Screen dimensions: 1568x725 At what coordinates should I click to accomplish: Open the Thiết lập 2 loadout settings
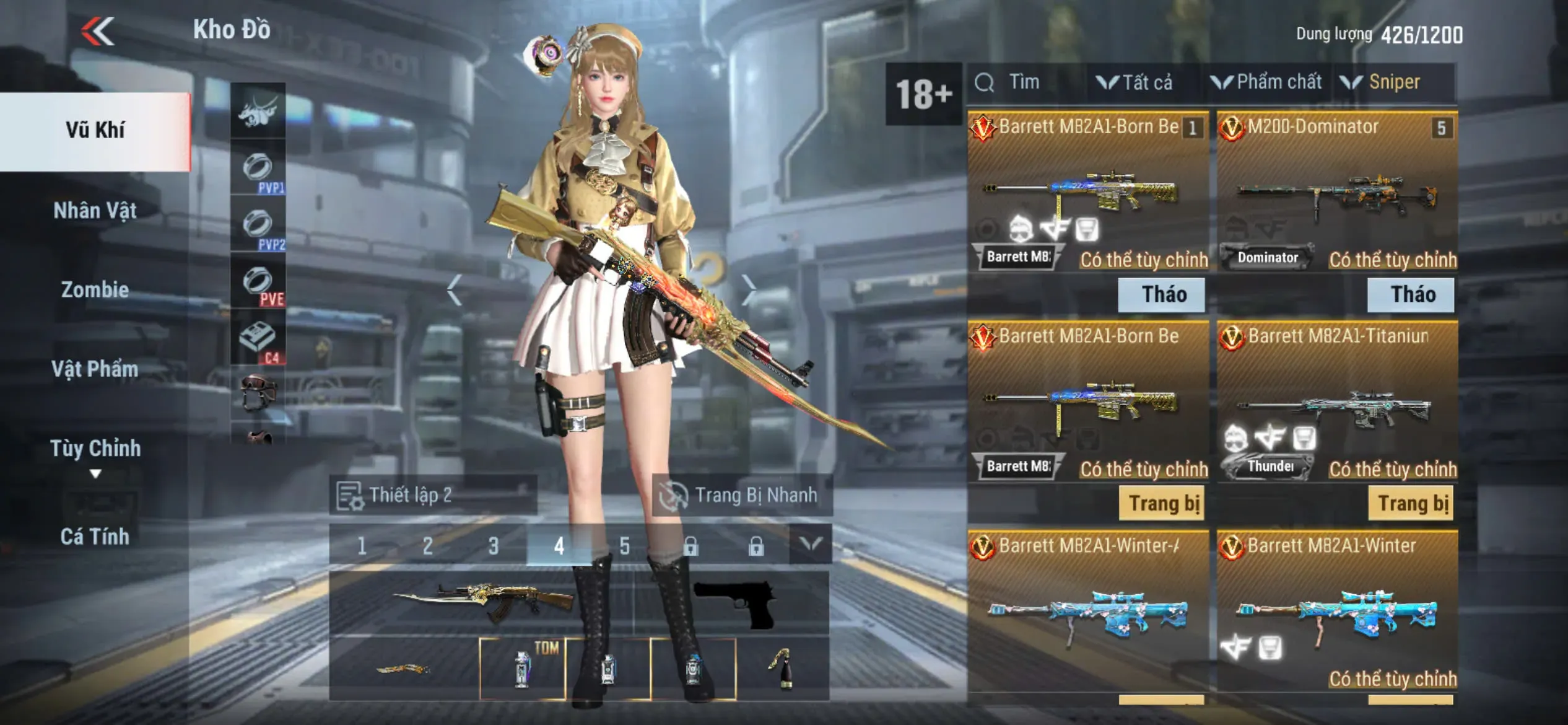[x=432, y=495]
